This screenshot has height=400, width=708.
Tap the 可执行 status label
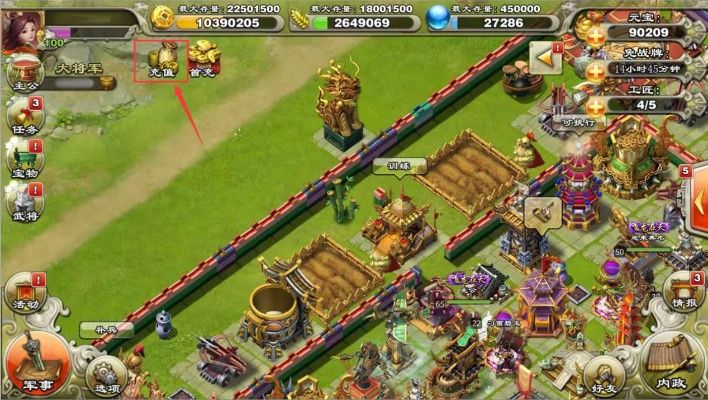[x=578, y=122]
